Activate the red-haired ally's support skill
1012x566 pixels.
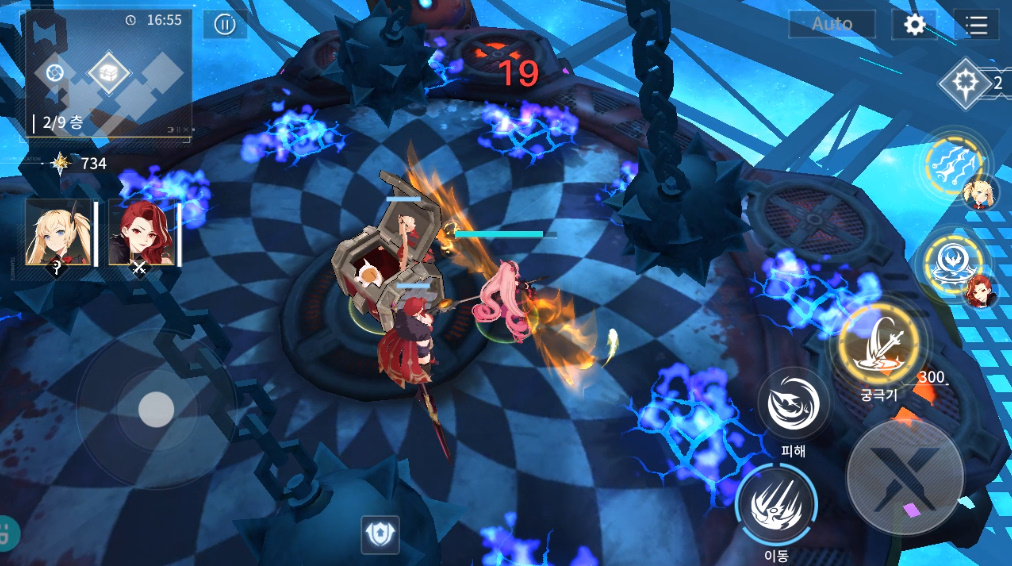(x=952, y=262)
